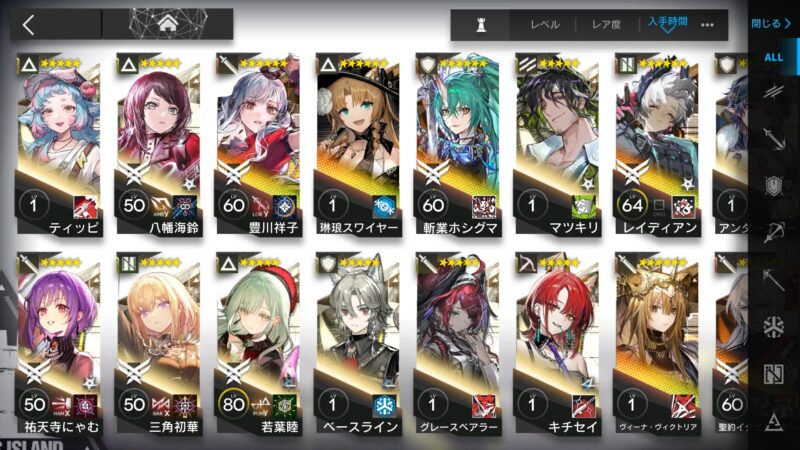Open the 若葉睦 operator card

point(257,345)
